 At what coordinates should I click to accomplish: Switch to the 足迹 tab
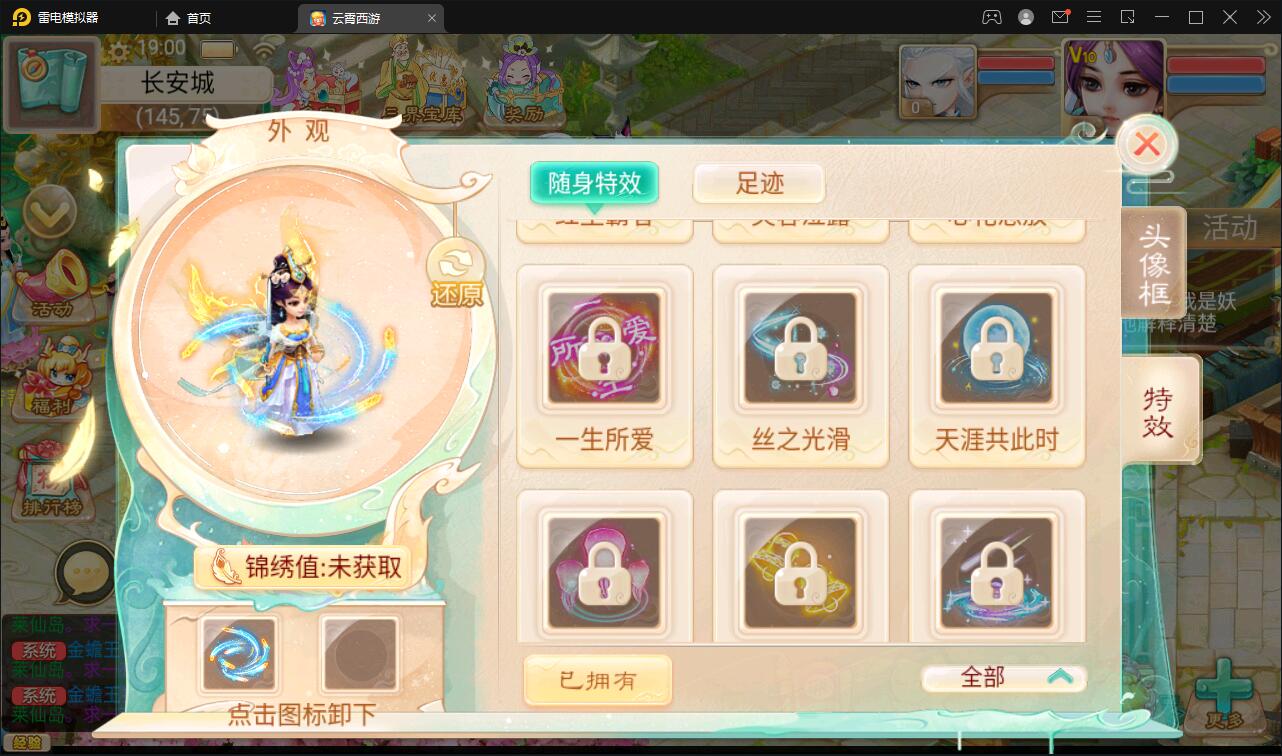(759, 184)
